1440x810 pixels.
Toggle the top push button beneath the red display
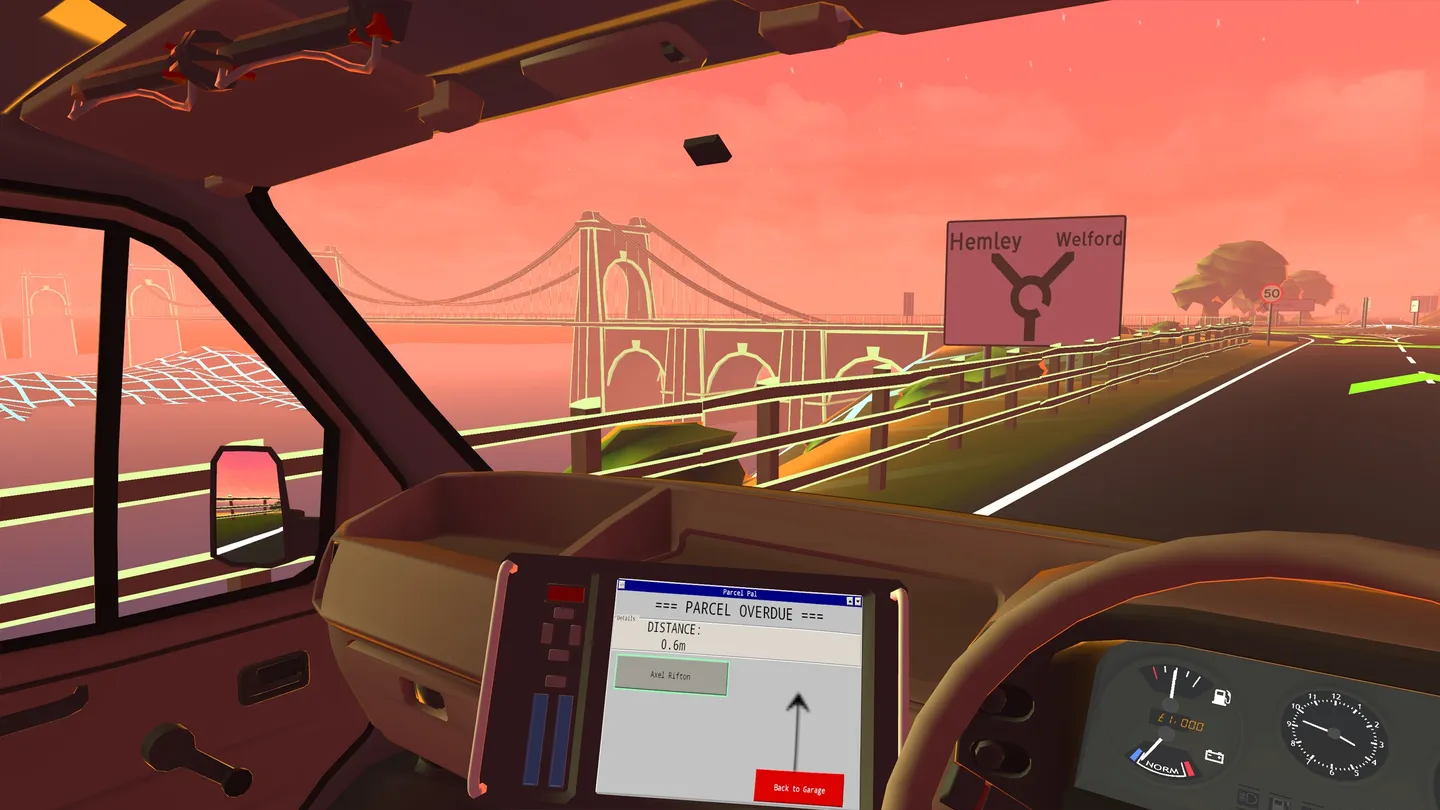(x=564, y=613)
